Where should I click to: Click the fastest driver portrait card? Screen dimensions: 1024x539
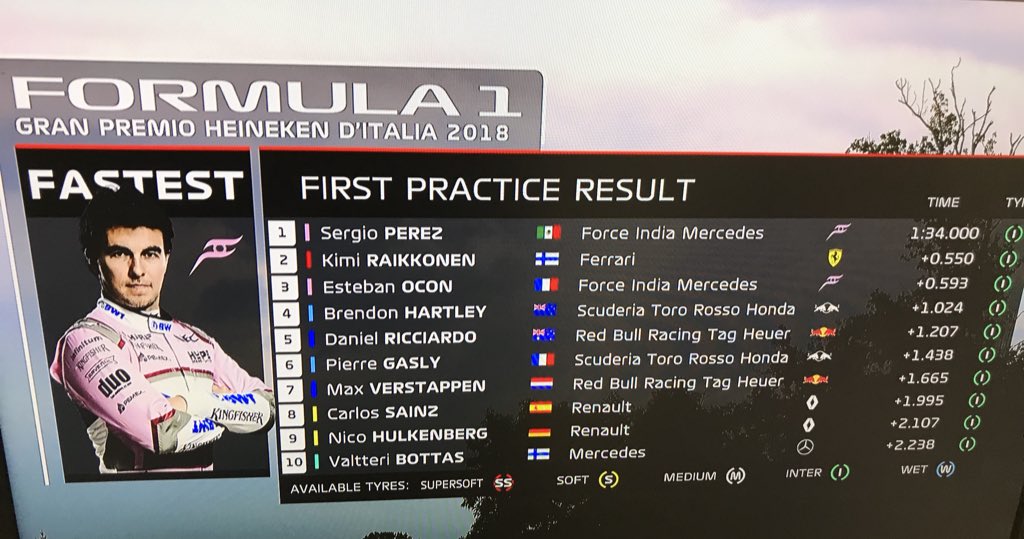coord(136,315)
